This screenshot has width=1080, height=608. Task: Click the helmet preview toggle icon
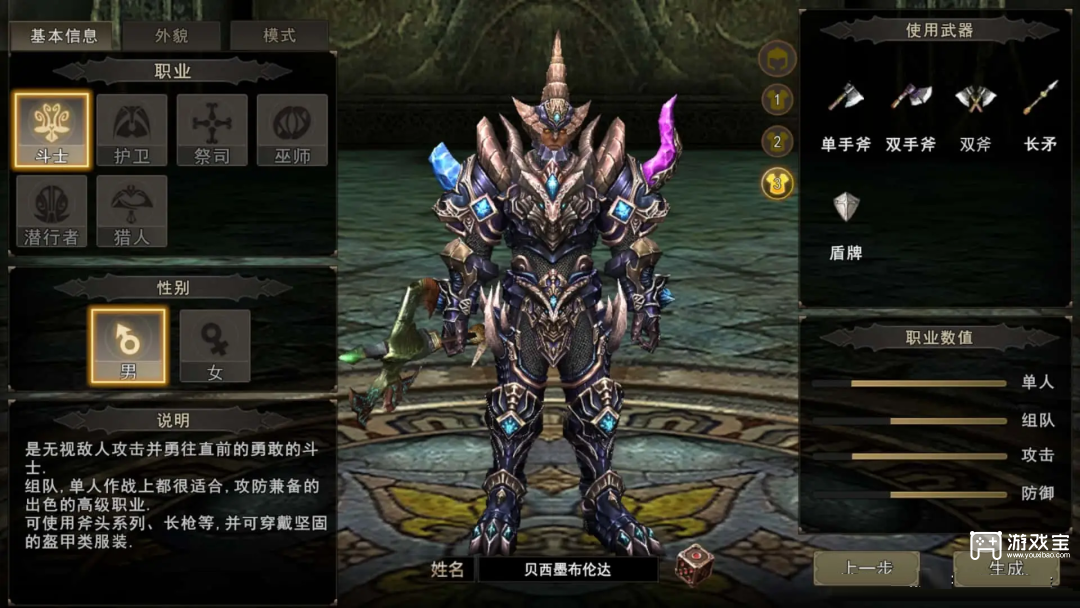point(777,59)
